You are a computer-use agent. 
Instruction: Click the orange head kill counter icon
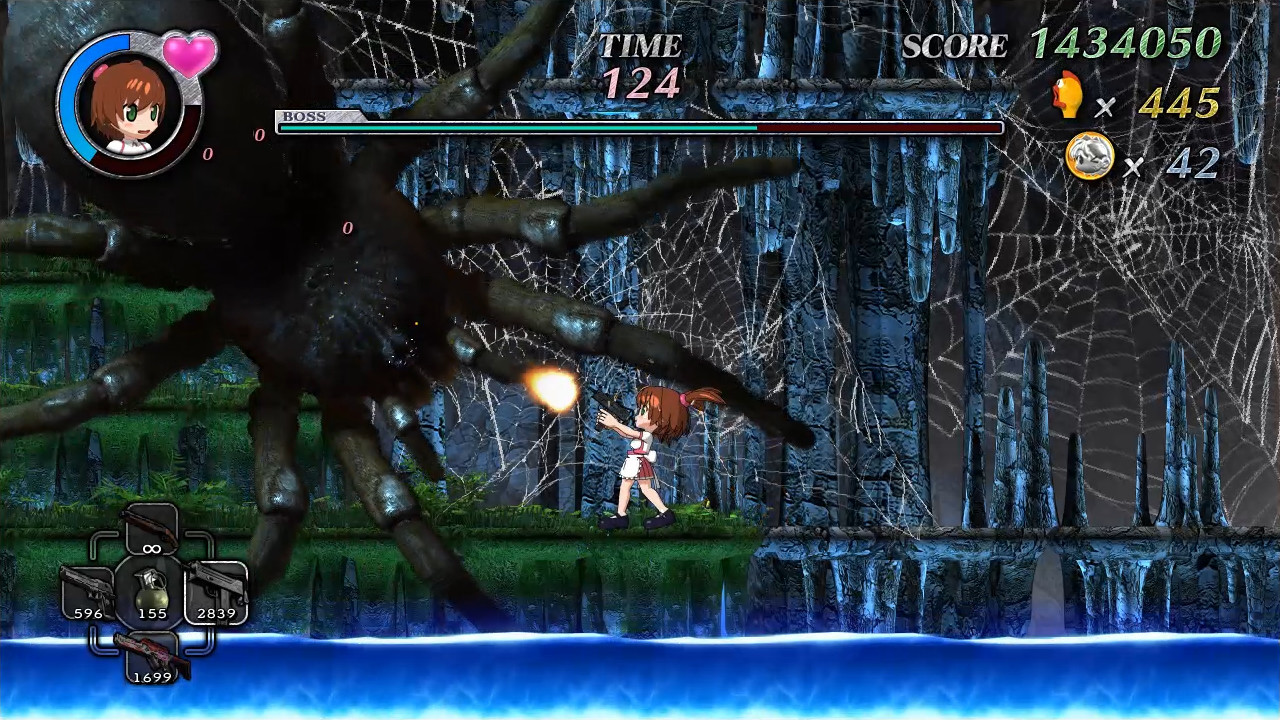click(1068, 97)
